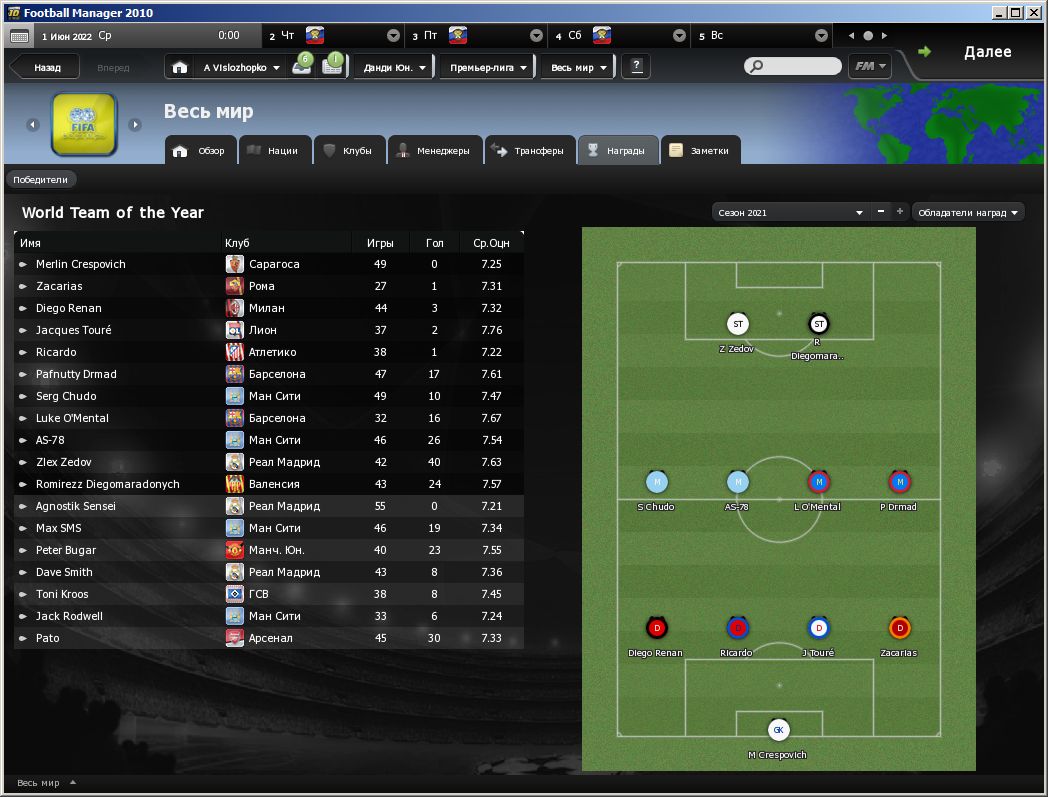This screenshot has height=797, width=1048.
Task: Open the FM menu button
Action: point(869,67)
